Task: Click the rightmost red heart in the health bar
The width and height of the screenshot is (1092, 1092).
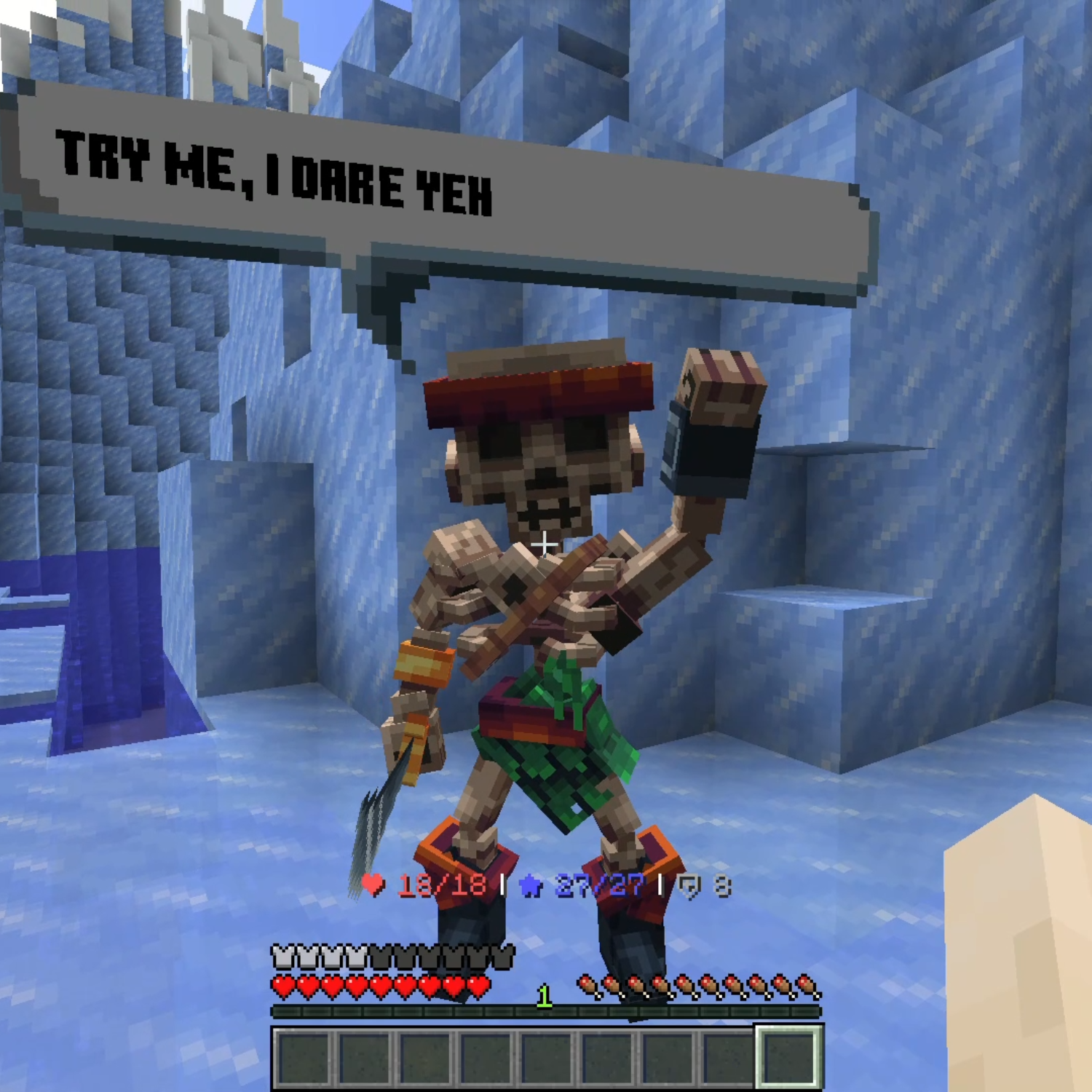Action: click(x=480, y=989)
